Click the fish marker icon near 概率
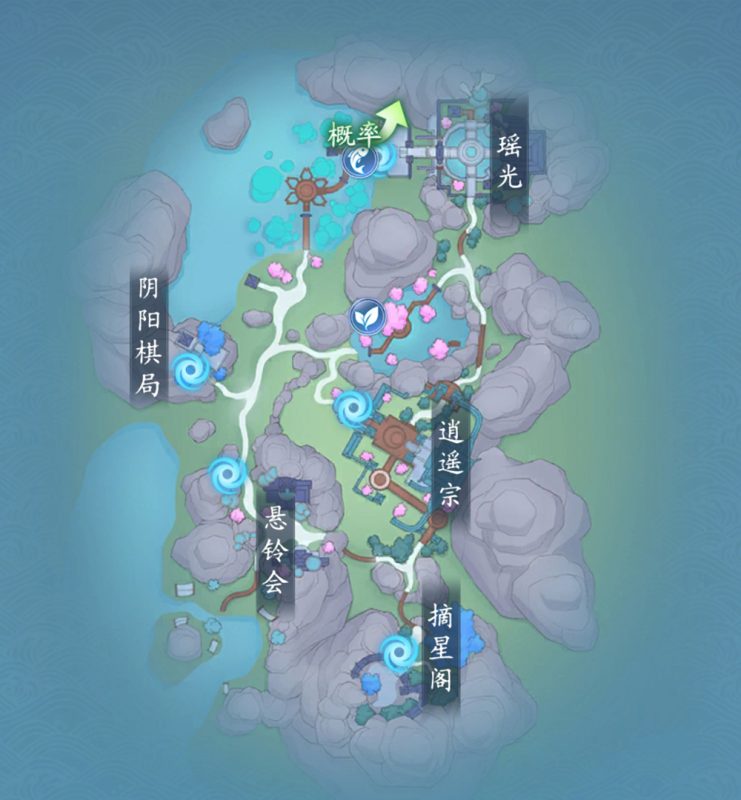Viewport: 741px width, 800px height. 359,160
